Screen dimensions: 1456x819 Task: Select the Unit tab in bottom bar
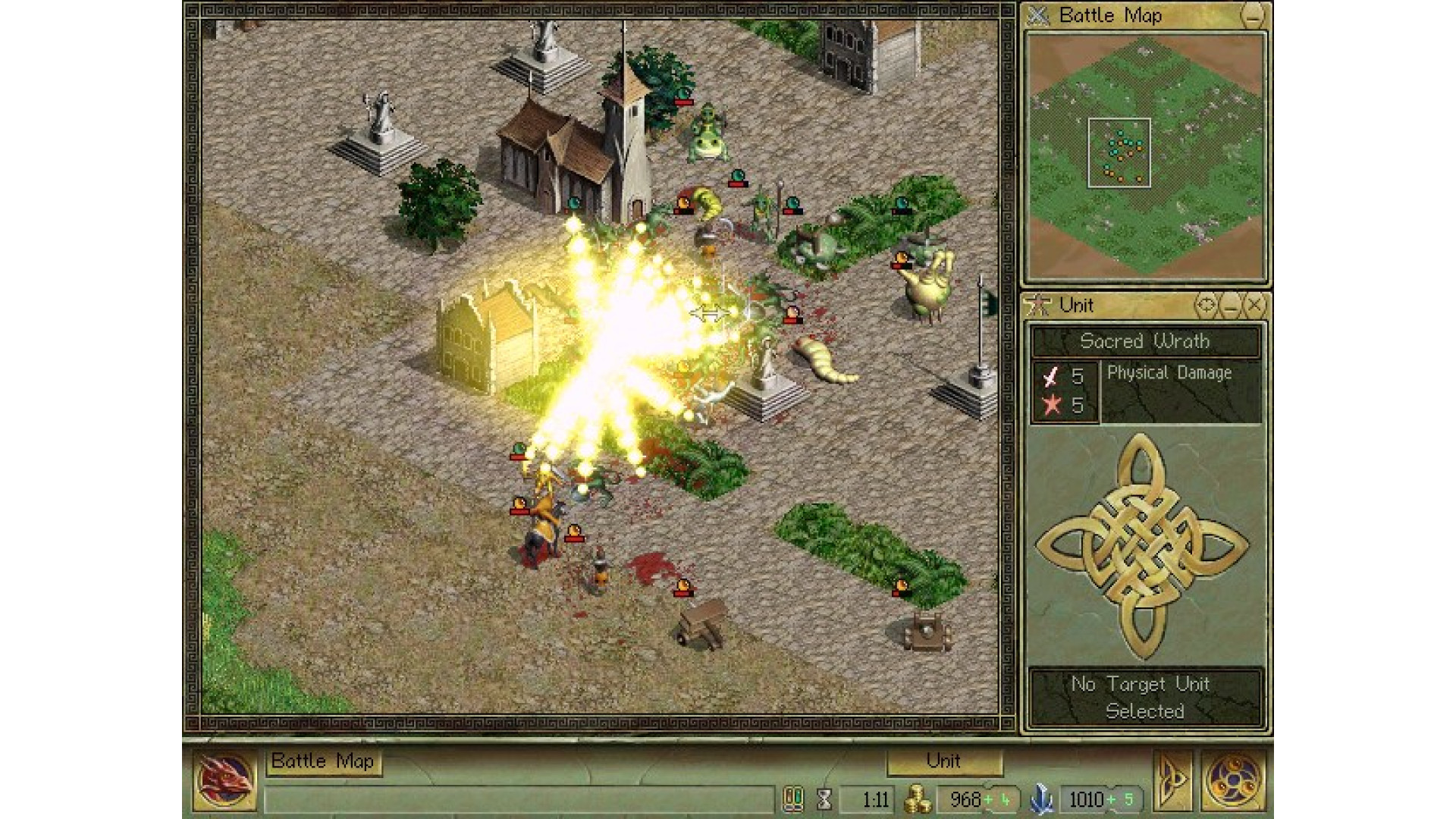point(943,761)
